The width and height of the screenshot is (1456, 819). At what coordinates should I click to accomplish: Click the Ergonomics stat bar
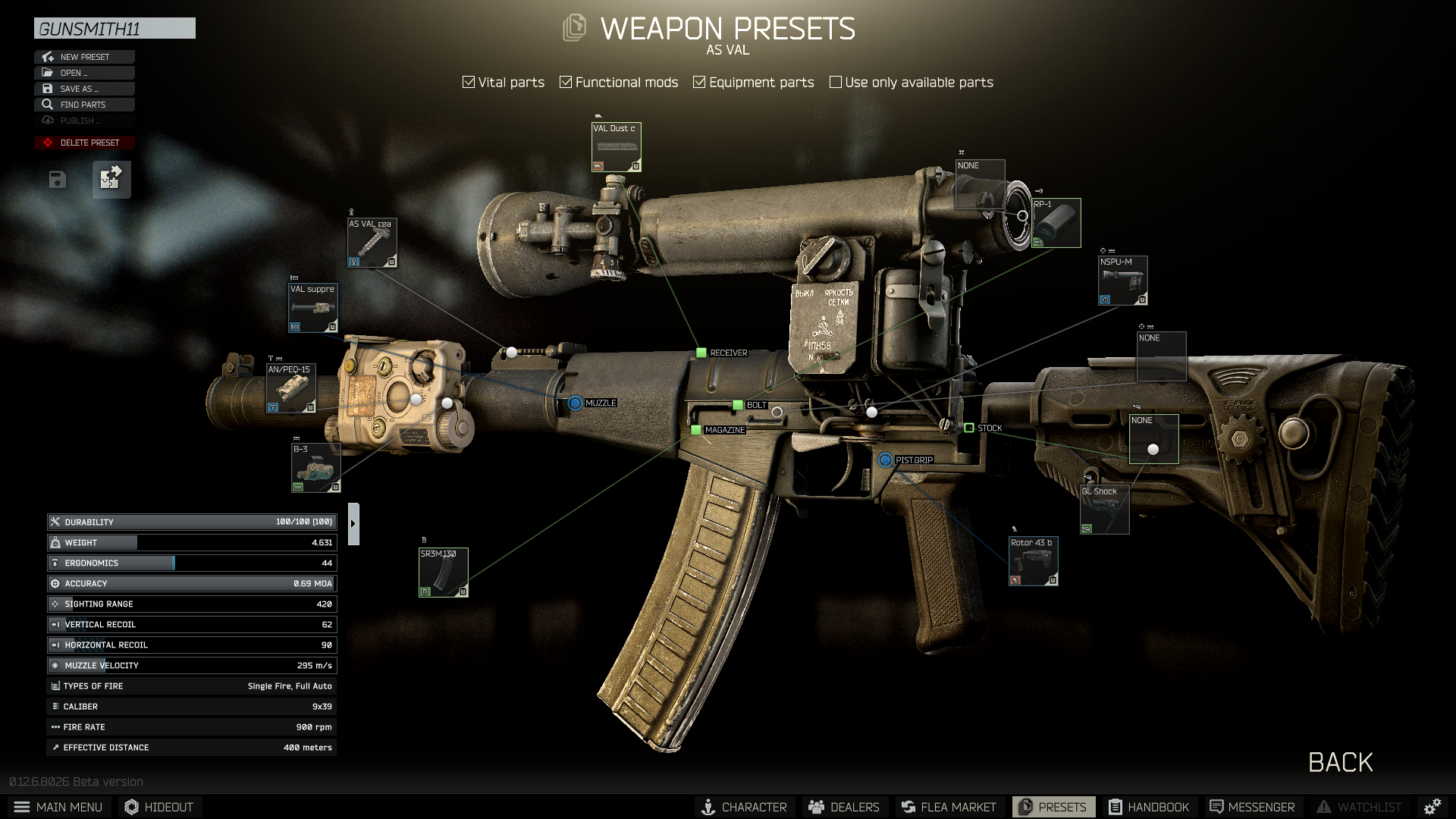[x=190, y=563]
